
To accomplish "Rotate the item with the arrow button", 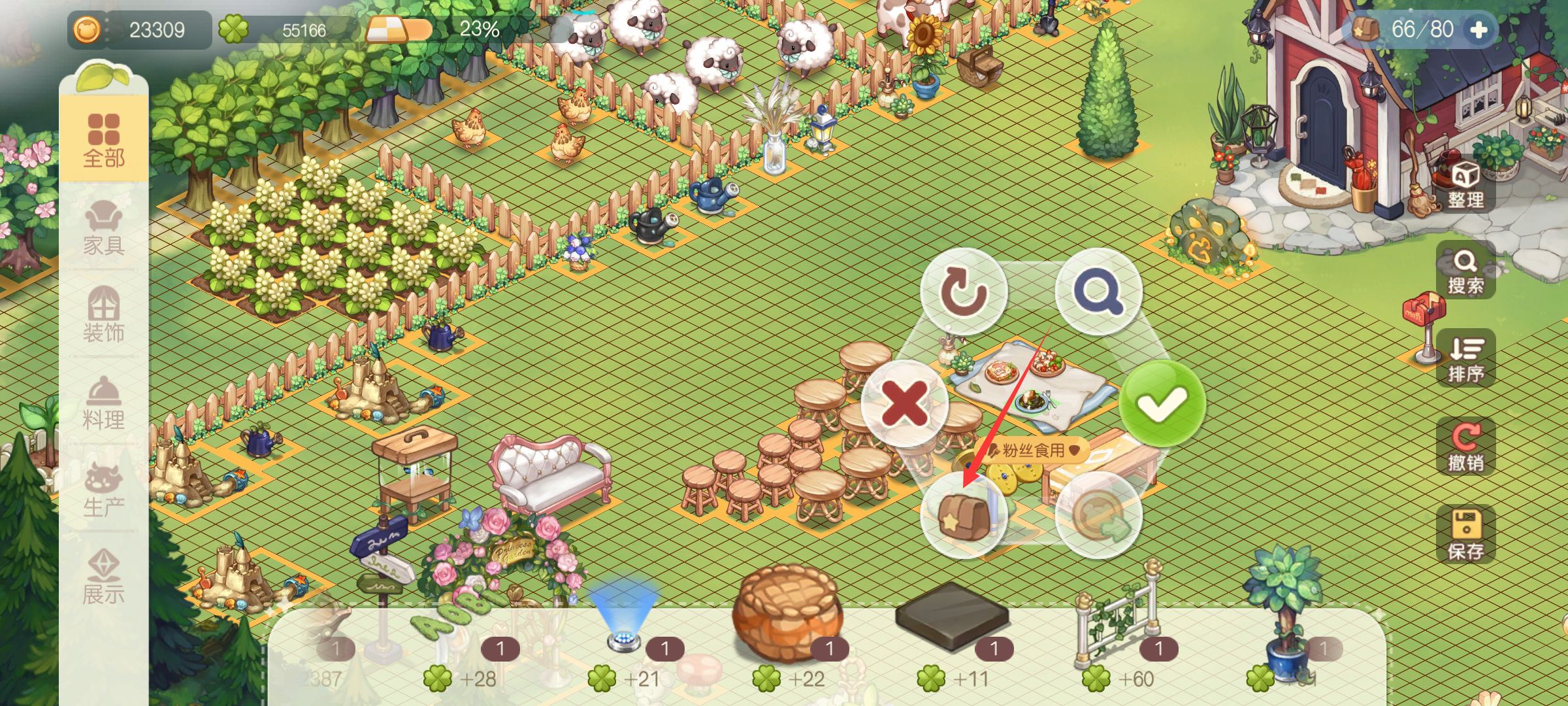I will point(964,292).
